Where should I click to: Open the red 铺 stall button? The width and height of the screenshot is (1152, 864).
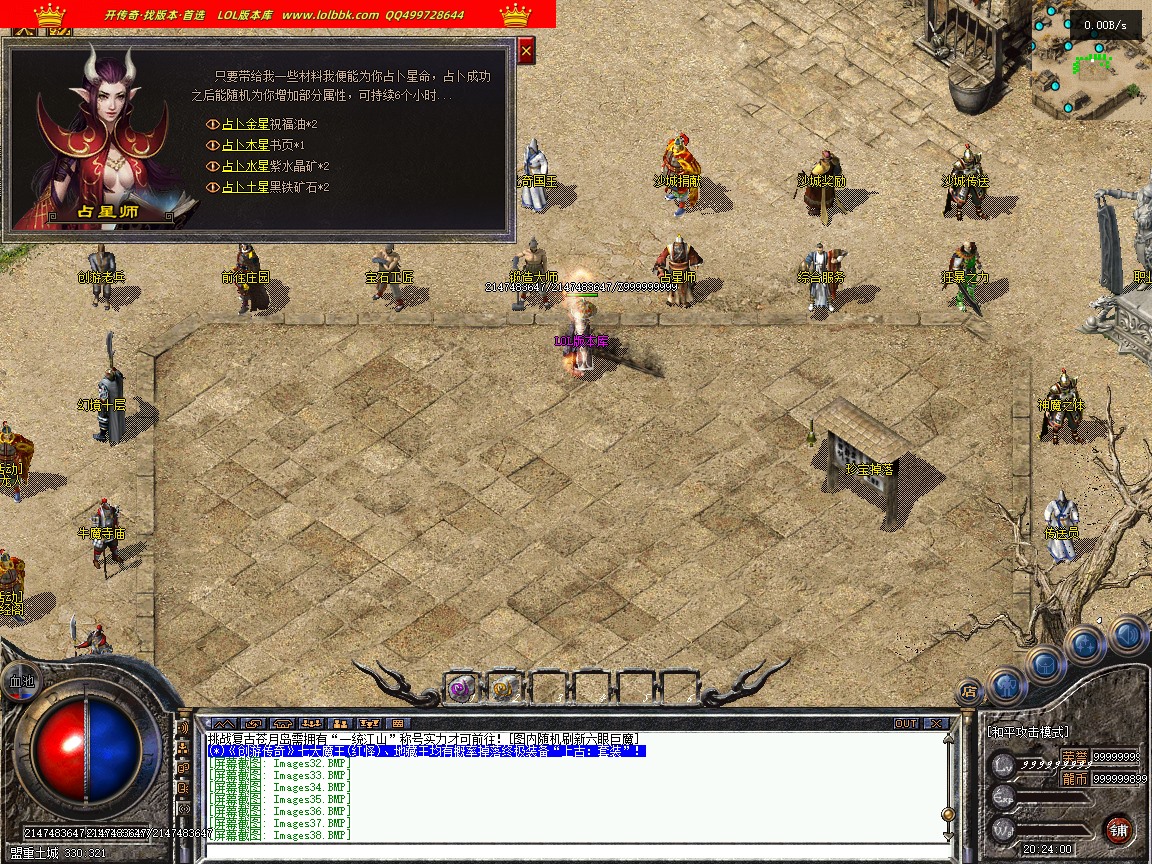tap(1118, 829)
